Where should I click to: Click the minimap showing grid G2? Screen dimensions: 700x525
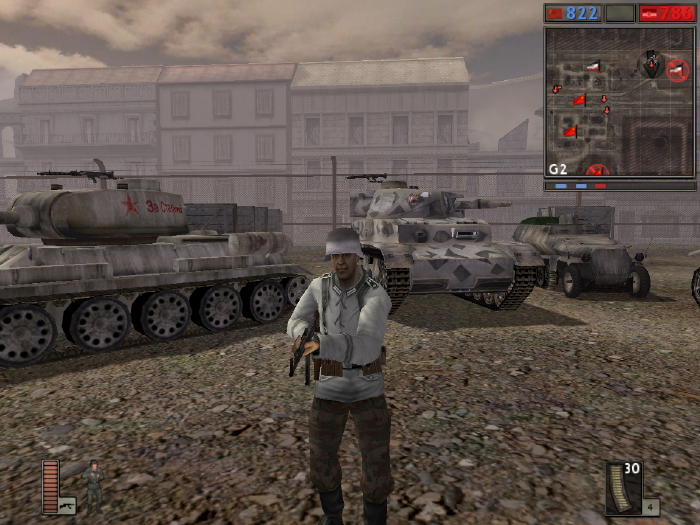pos(619,101)
